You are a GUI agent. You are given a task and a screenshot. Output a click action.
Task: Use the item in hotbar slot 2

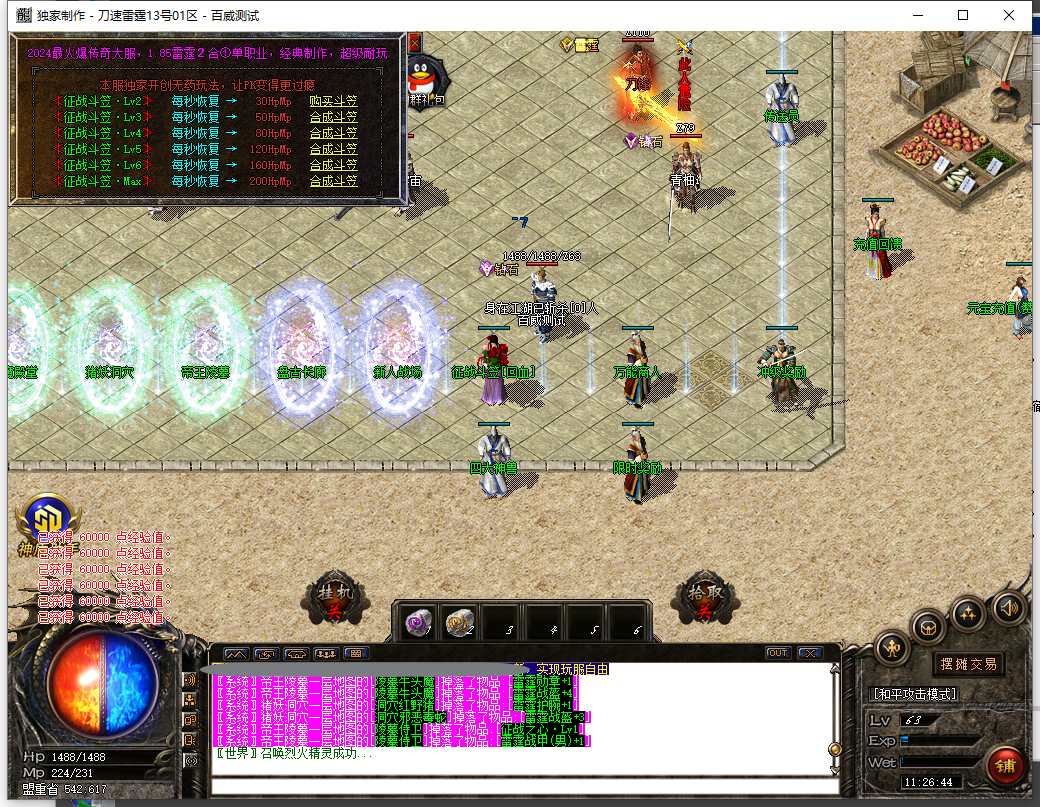tap(460, 623)
